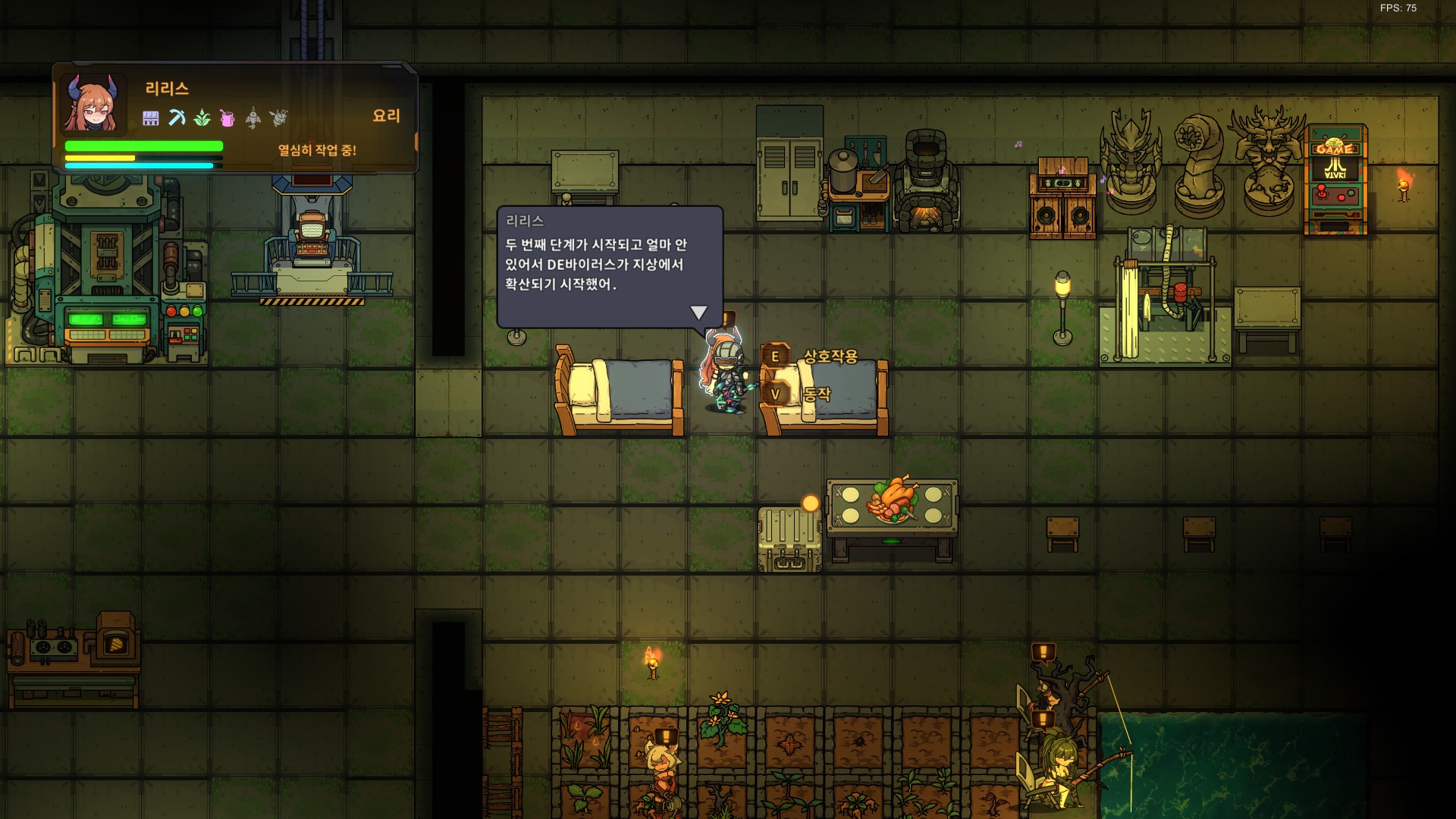This screenshot has width=1456, height=819.
Task: Click the Lilith character portrait
Action: 93,104
